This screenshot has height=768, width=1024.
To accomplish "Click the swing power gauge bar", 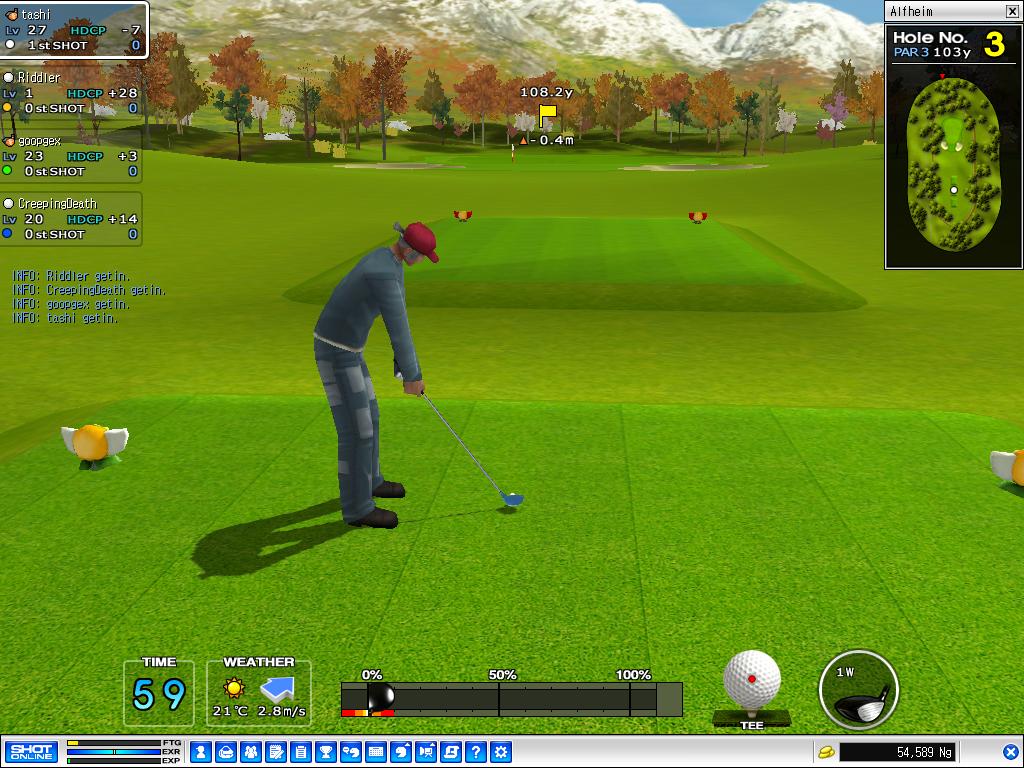I will coord(511,699).
